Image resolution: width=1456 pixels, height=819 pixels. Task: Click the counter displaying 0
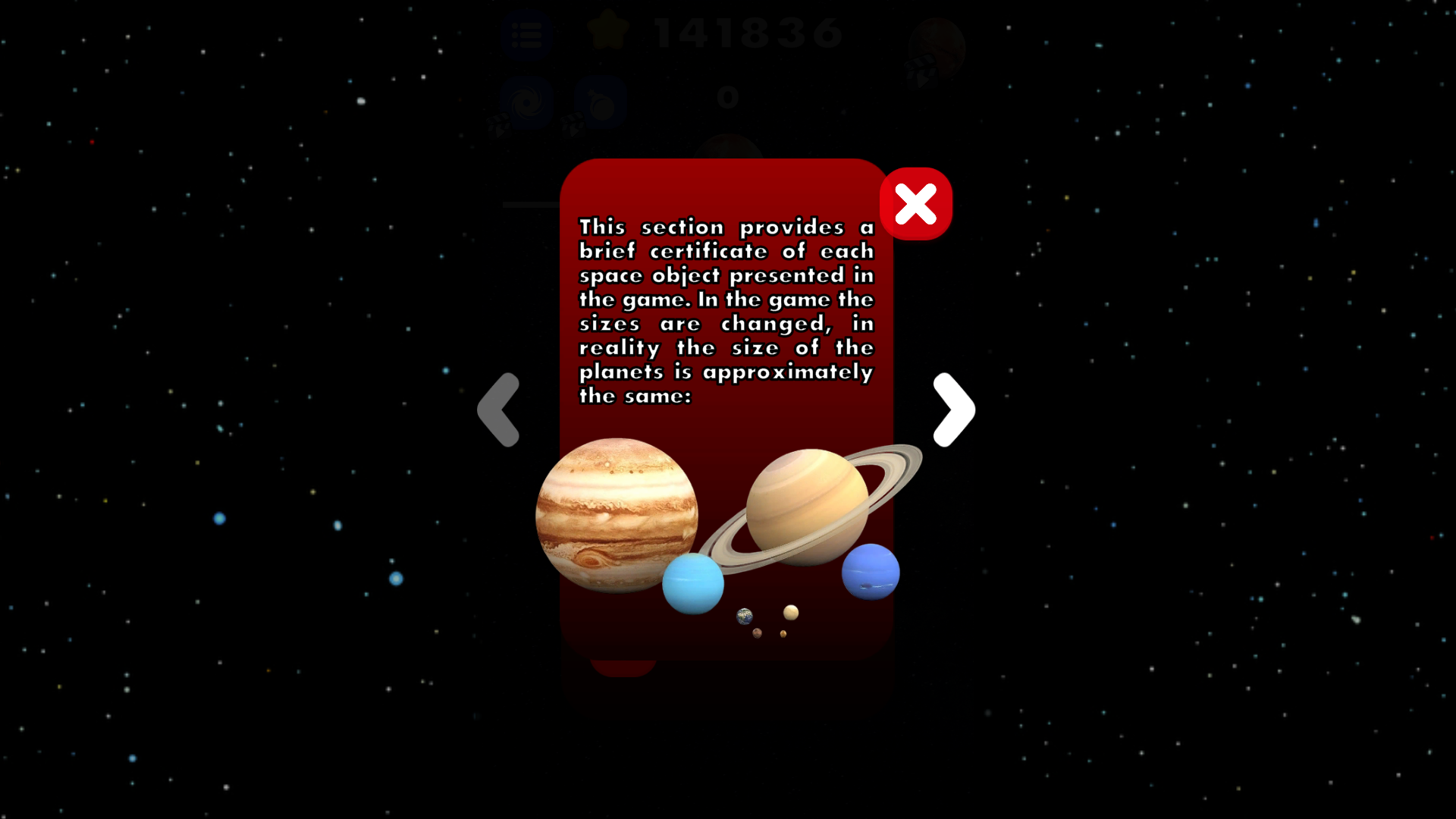point(728,97)
